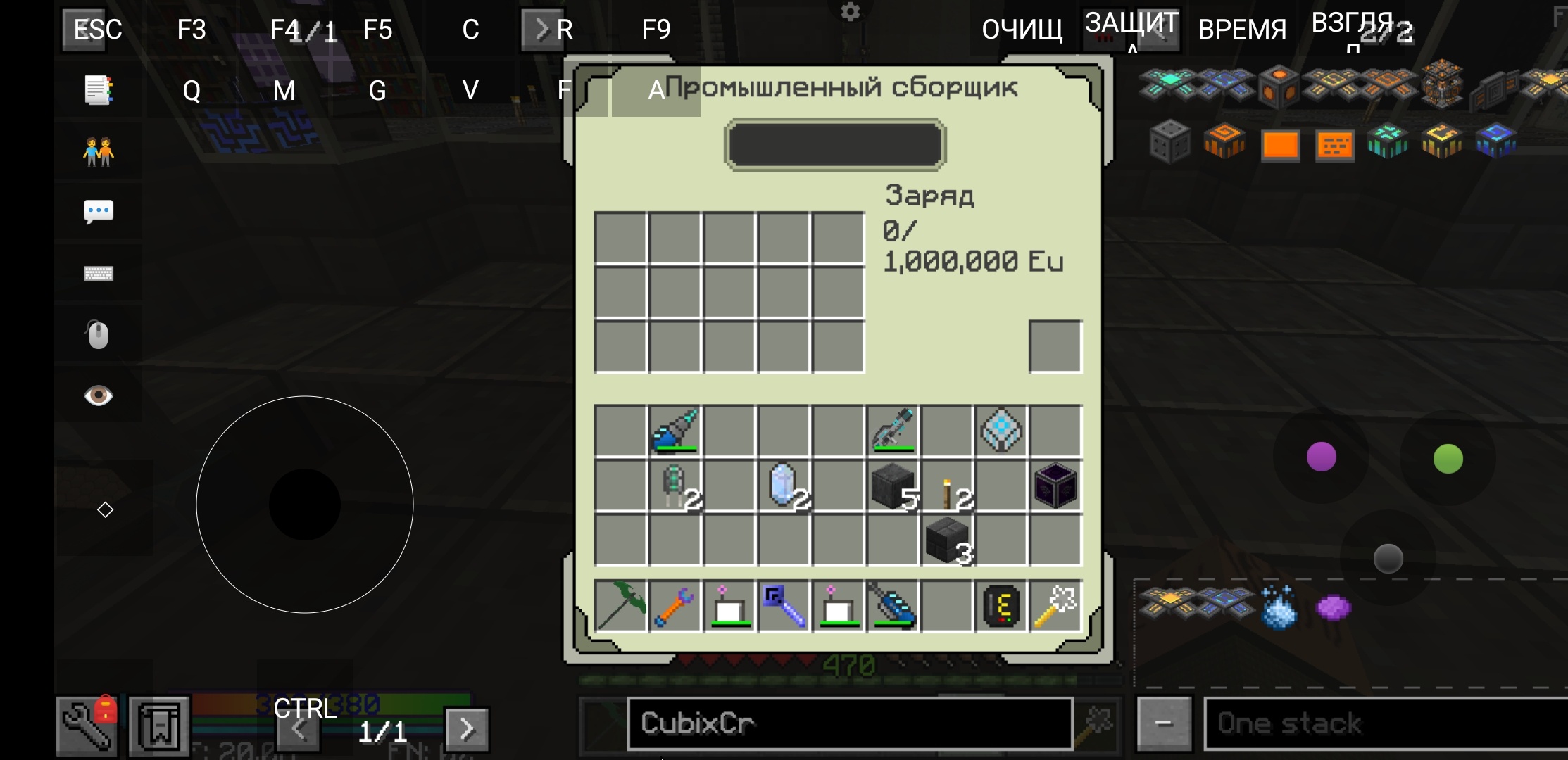Click the CubixCr search text field

[849, 723]
